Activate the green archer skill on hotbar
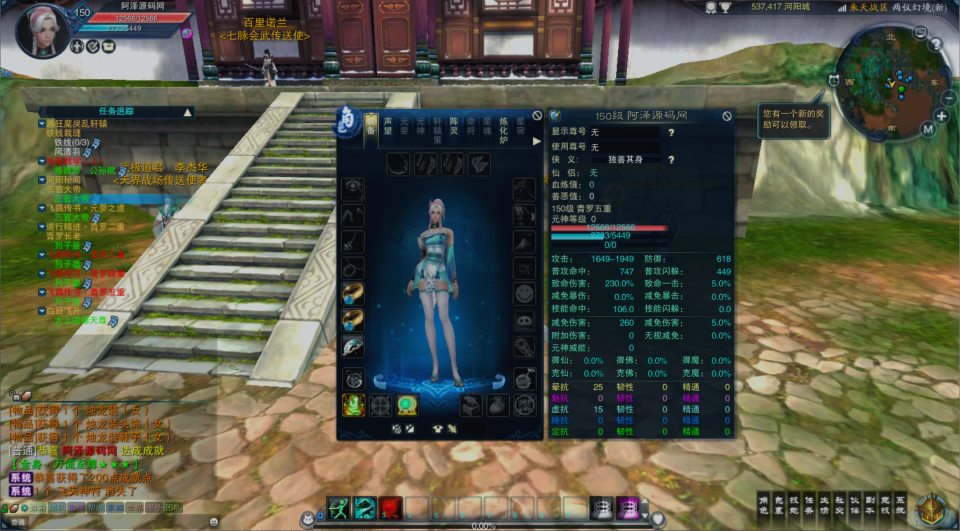This screenshot has height=531, width=960. tap(338, 508)
